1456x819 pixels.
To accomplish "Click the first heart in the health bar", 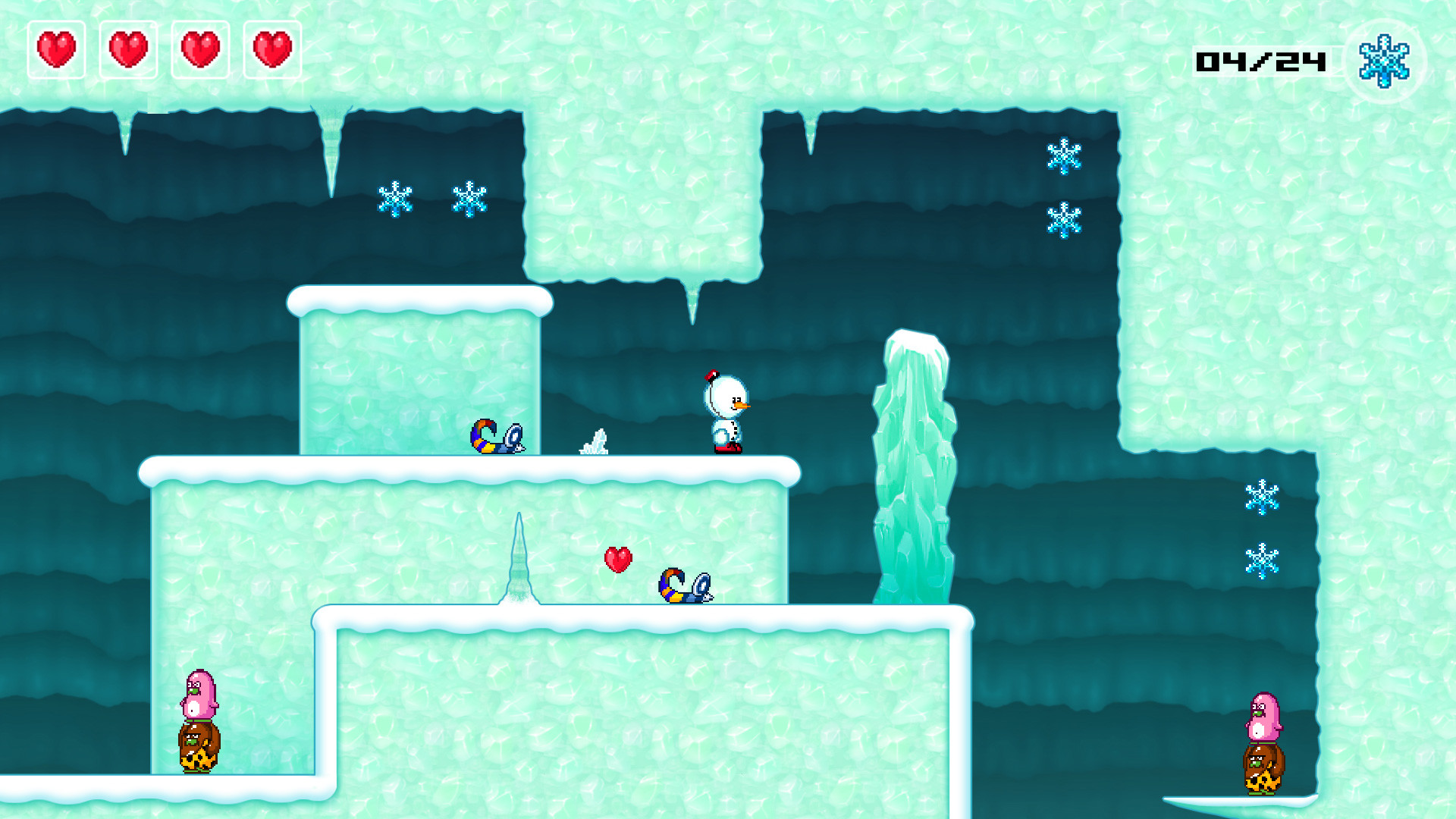I will [56, 49].
